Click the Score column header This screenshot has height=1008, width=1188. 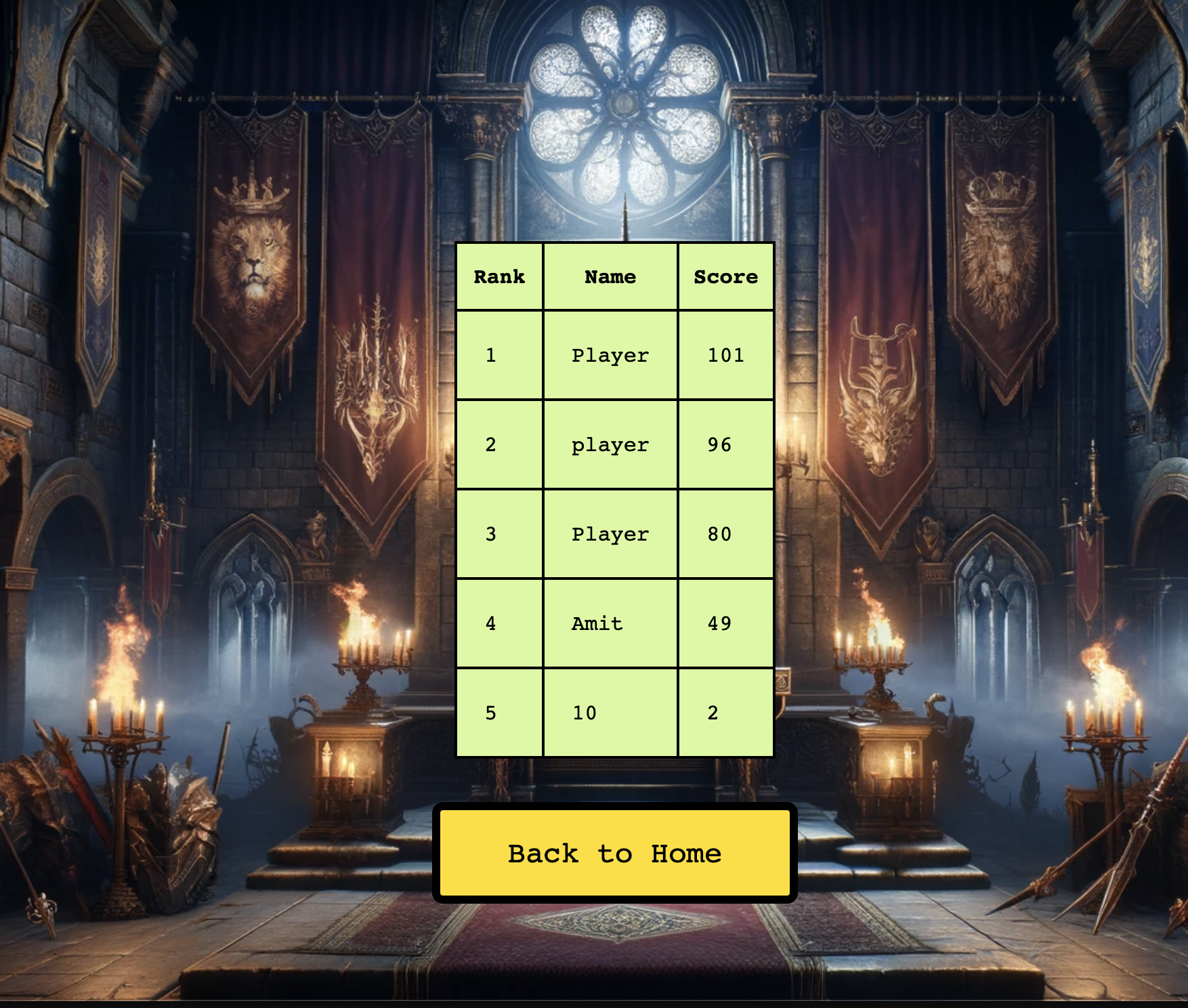(x=725, y=276)
